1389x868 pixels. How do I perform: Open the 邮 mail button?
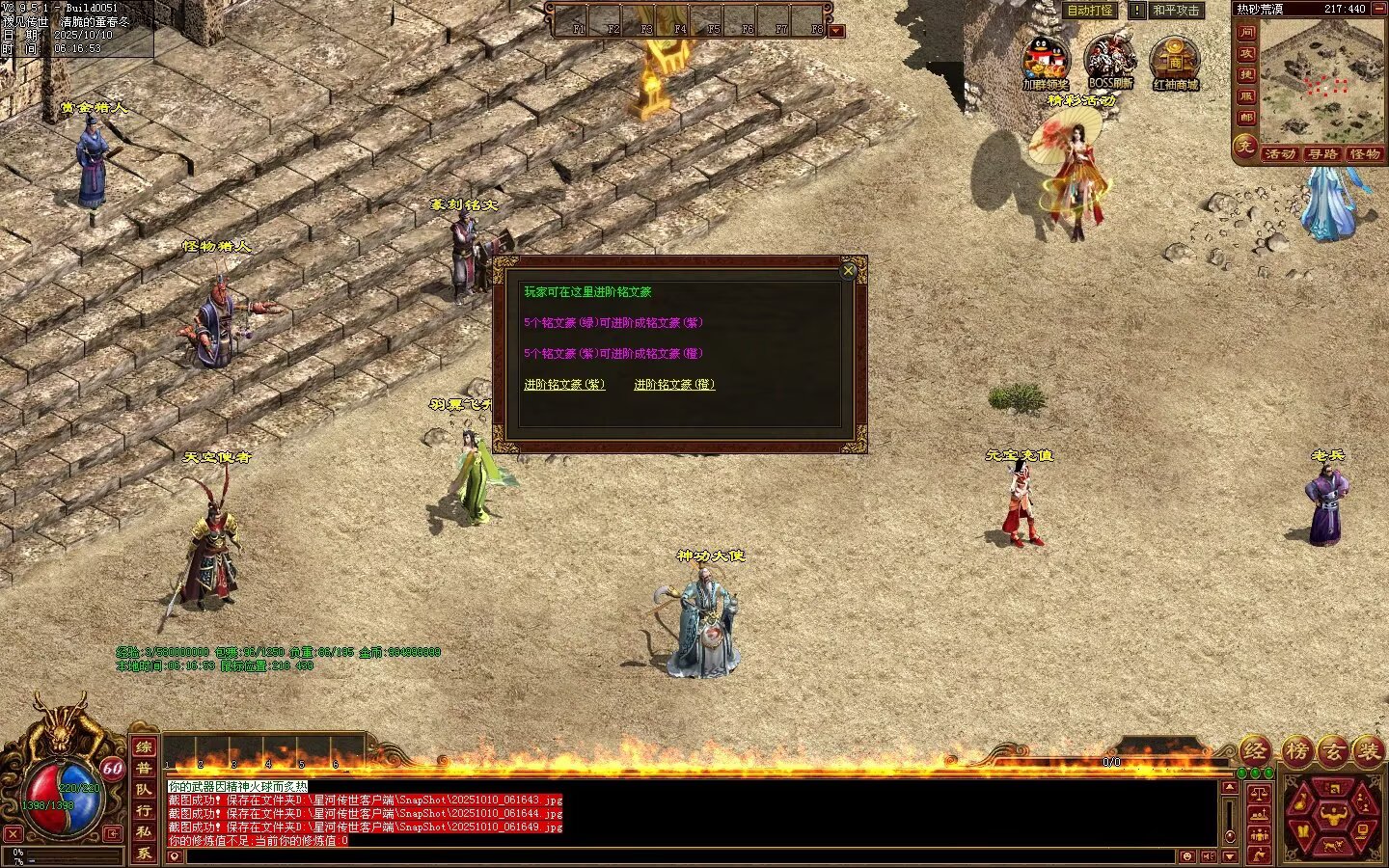click(1246, 118)
